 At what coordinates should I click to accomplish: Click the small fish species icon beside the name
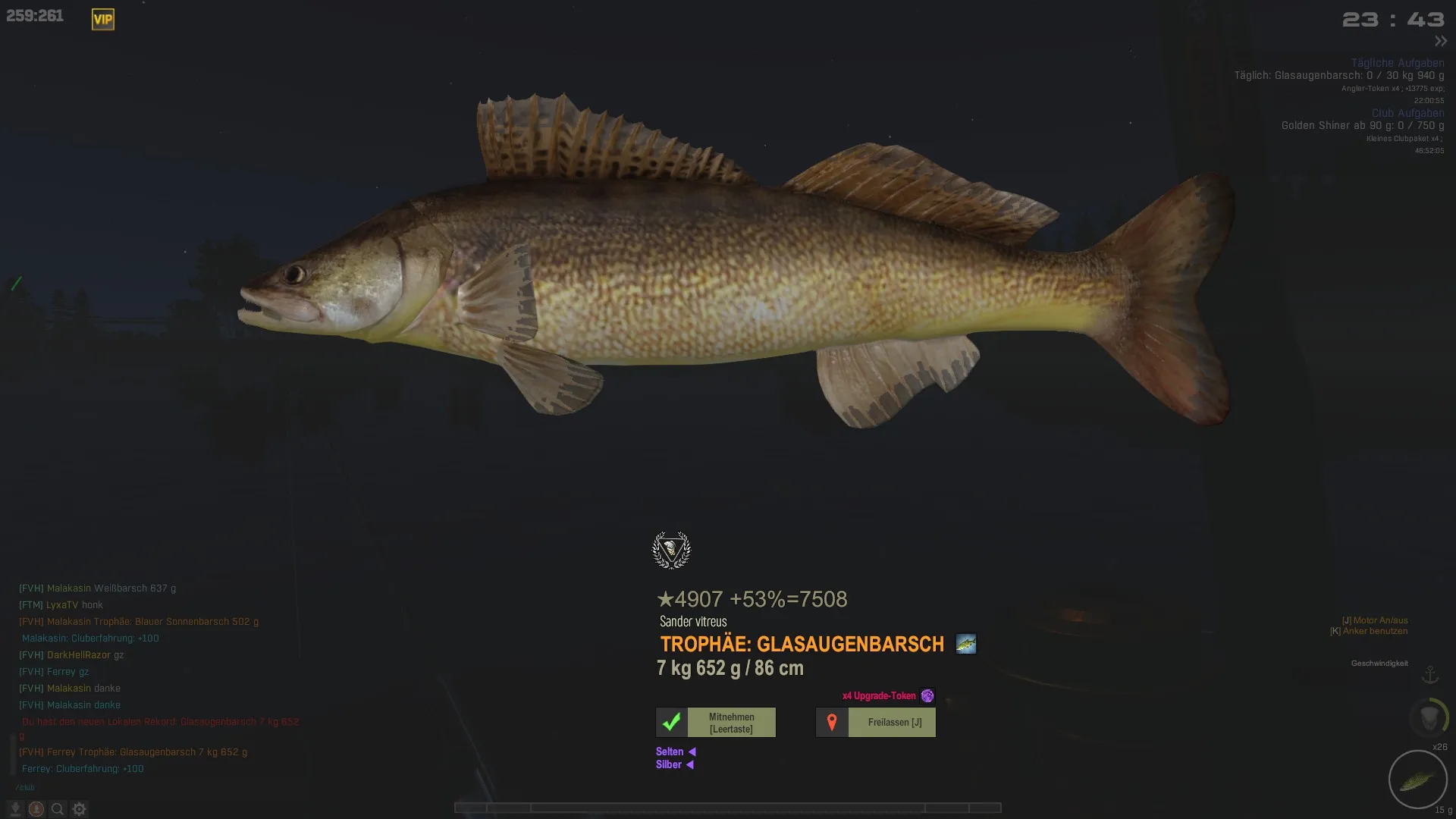[965, 644]
